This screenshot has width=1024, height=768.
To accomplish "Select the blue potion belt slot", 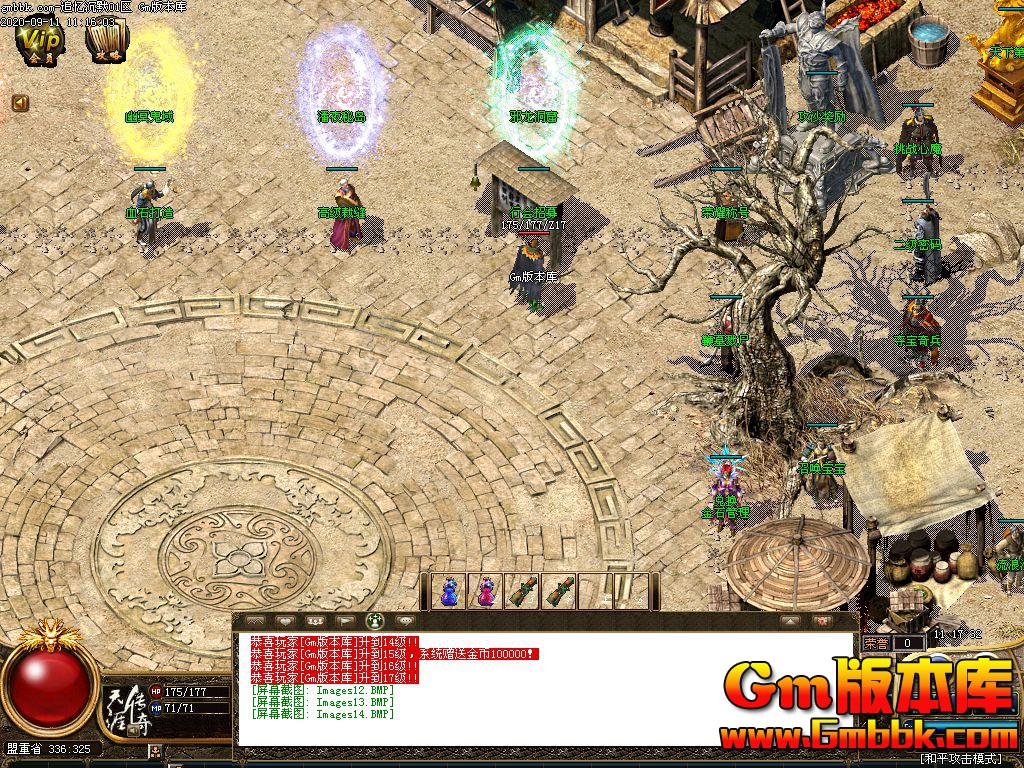I will click(x=449, y=591).
